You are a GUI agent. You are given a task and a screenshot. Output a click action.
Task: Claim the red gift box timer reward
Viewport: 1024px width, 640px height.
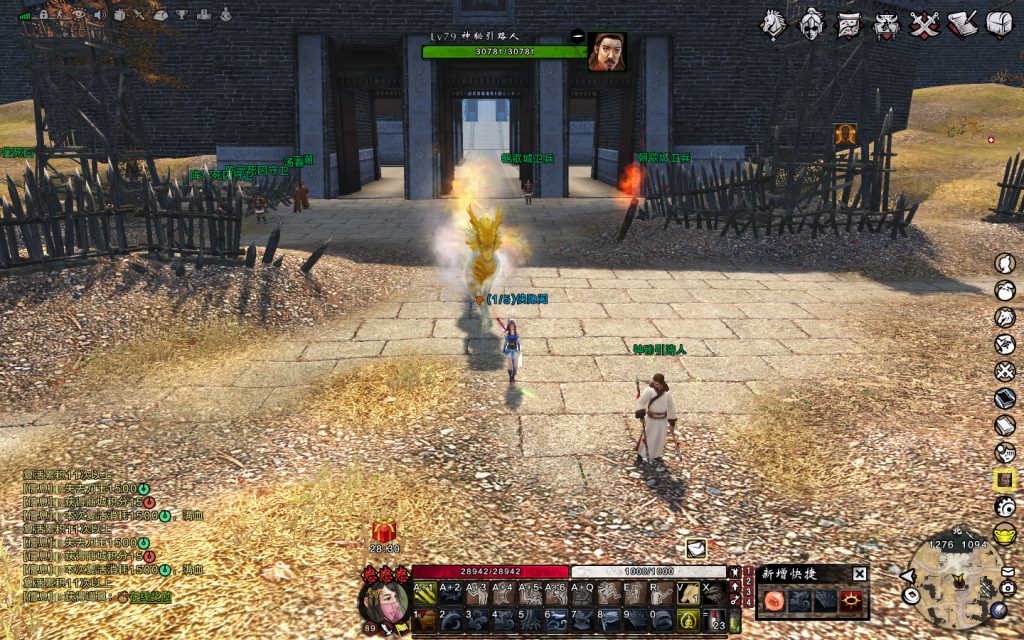point(385,532)
